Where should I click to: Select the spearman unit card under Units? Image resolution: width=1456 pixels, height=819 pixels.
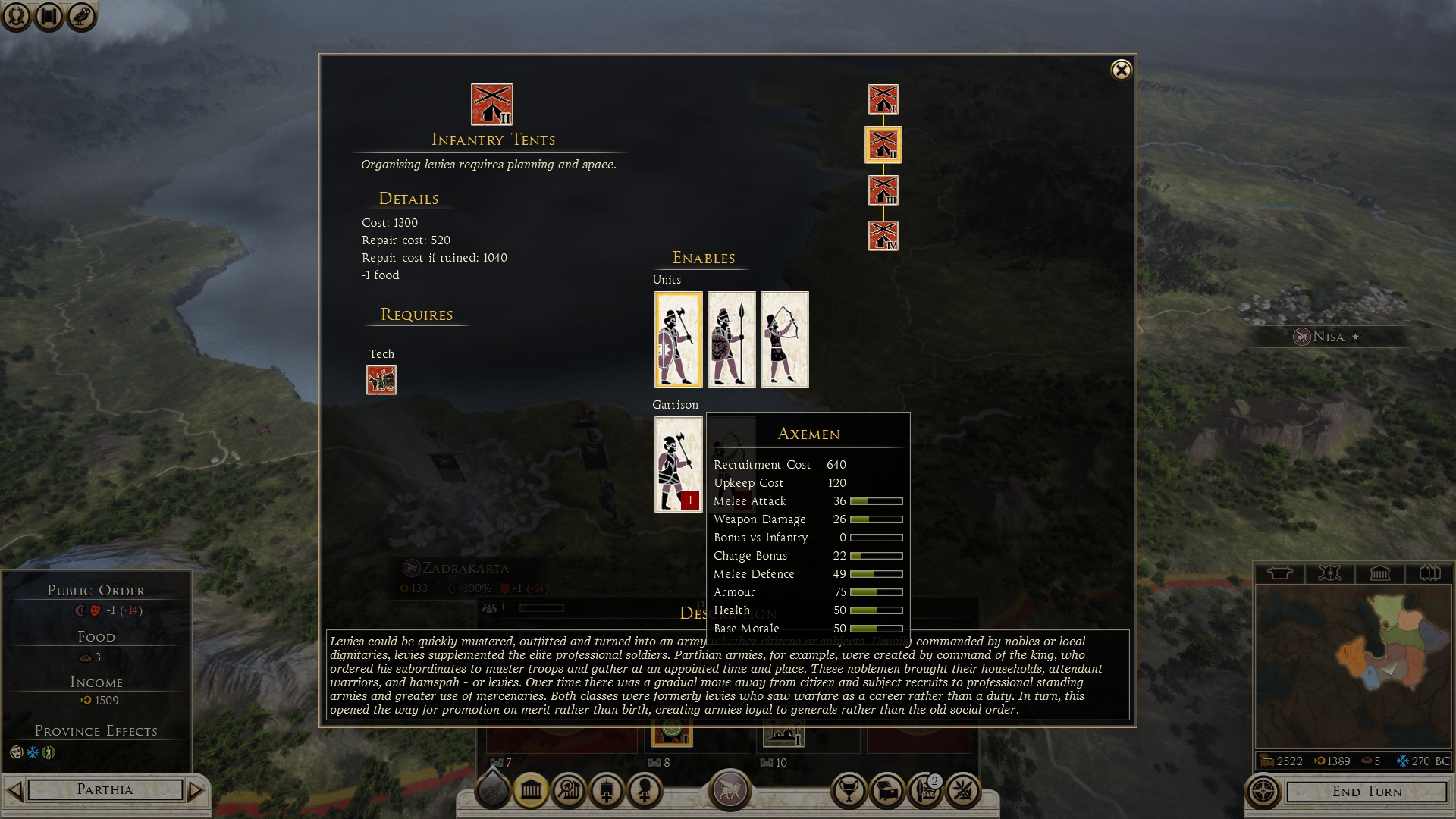pyautogui.click(x=731, y=340)
